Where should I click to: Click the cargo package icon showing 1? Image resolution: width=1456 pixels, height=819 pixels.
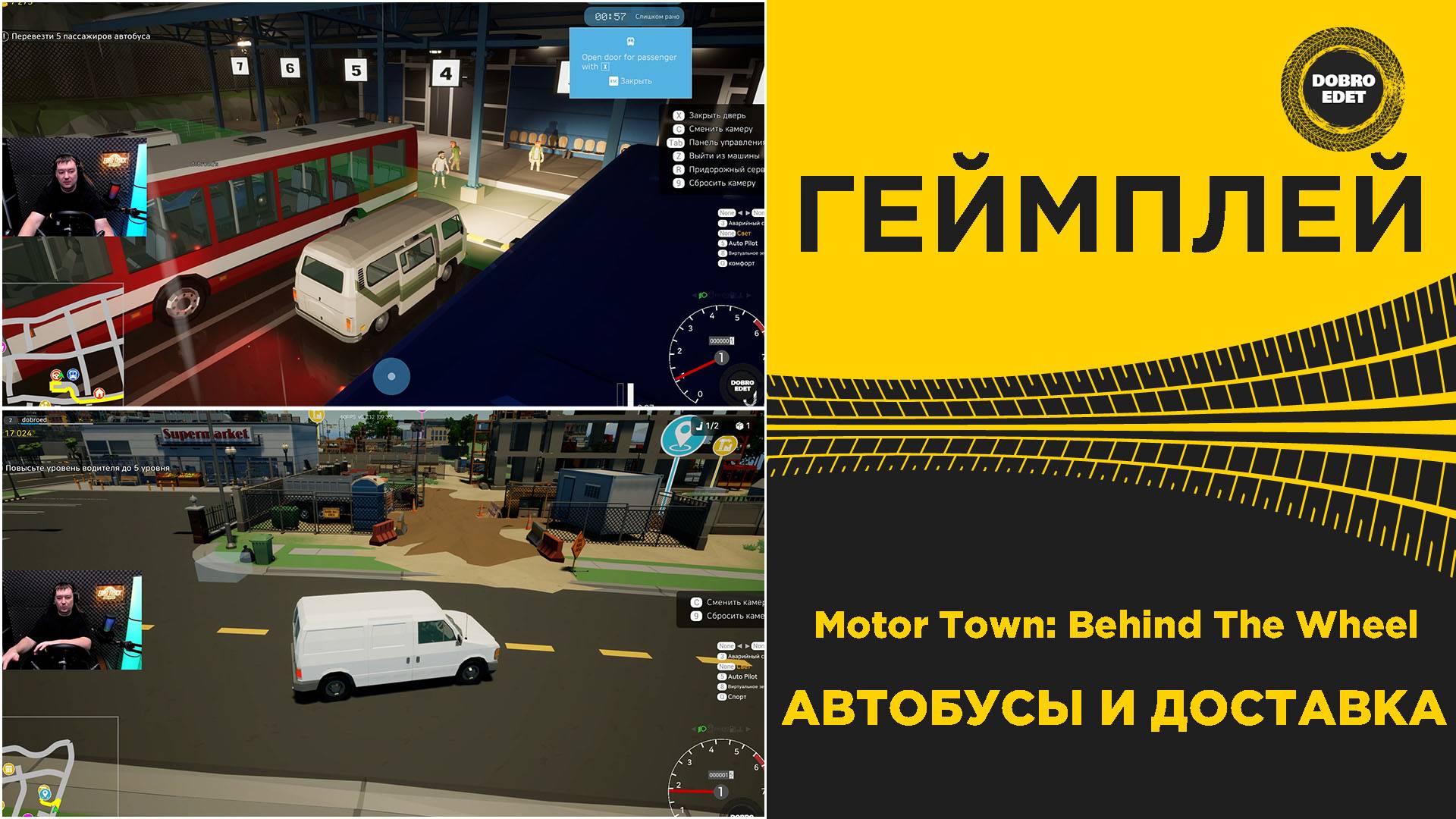(740, 425)
